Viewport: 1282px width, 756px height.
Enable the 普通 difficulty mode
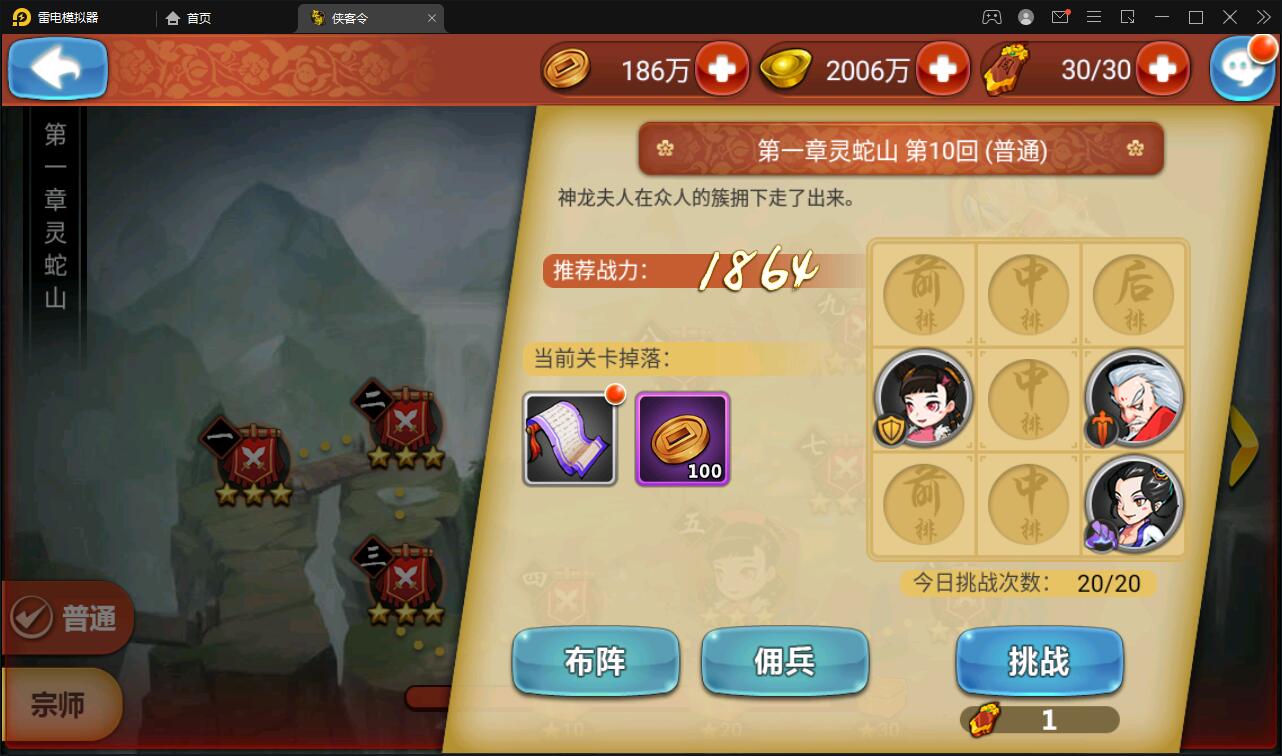(65, 617)
